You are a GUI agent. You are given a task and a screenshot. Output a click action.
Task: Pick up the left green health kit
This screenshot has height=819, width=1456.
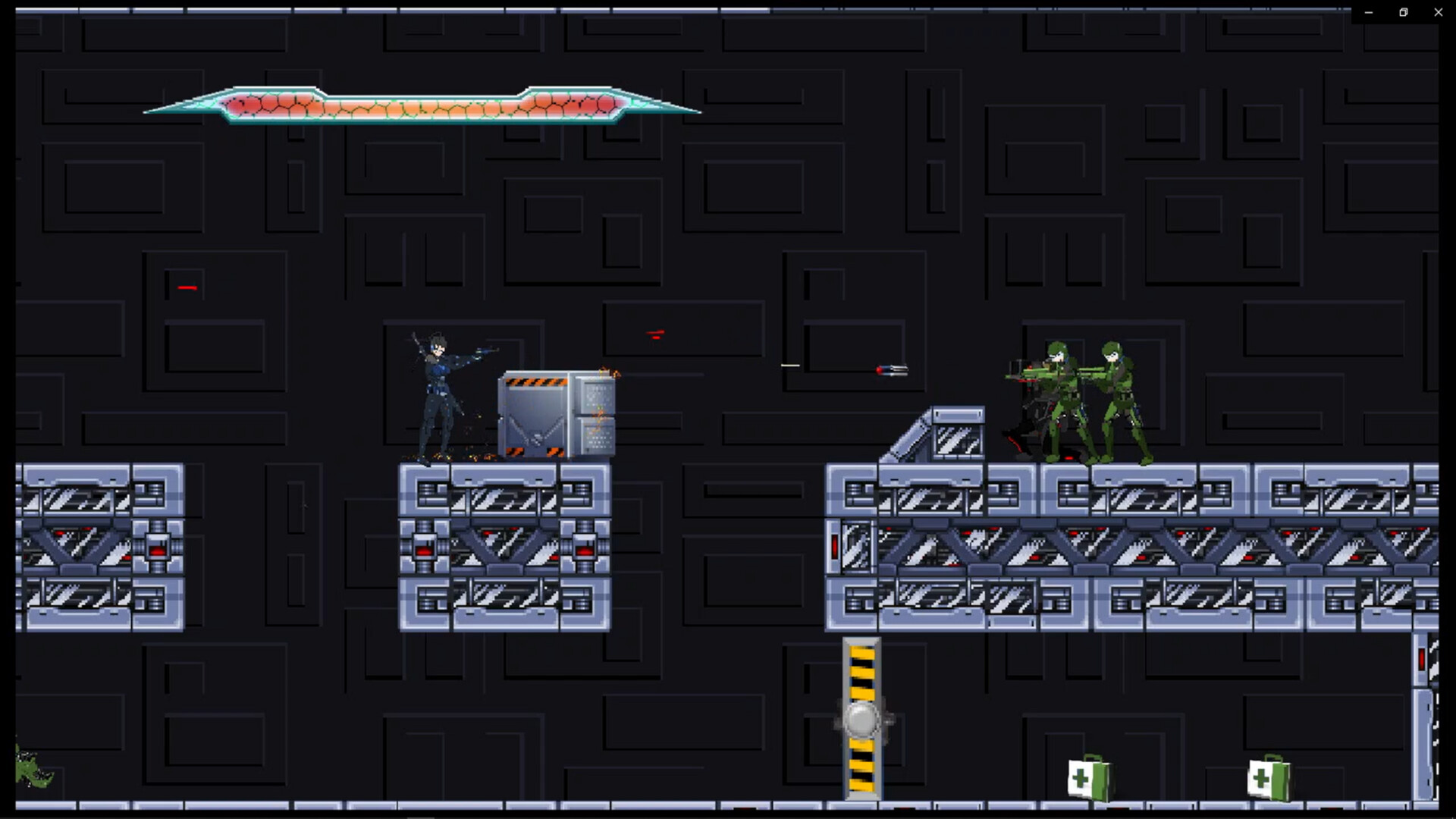[1087, 779]
